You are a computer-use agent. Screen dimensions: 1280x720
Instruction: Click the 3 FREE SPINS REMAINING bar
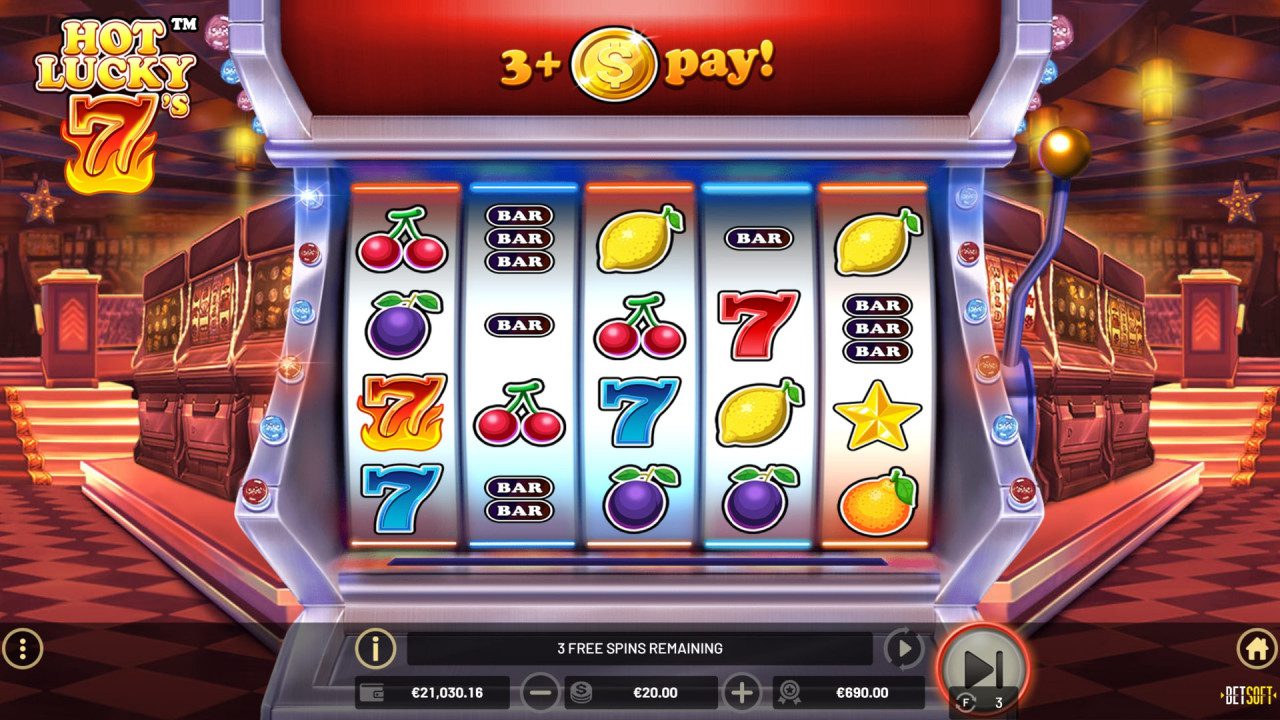pyautogui.click(x=640, y=648)
